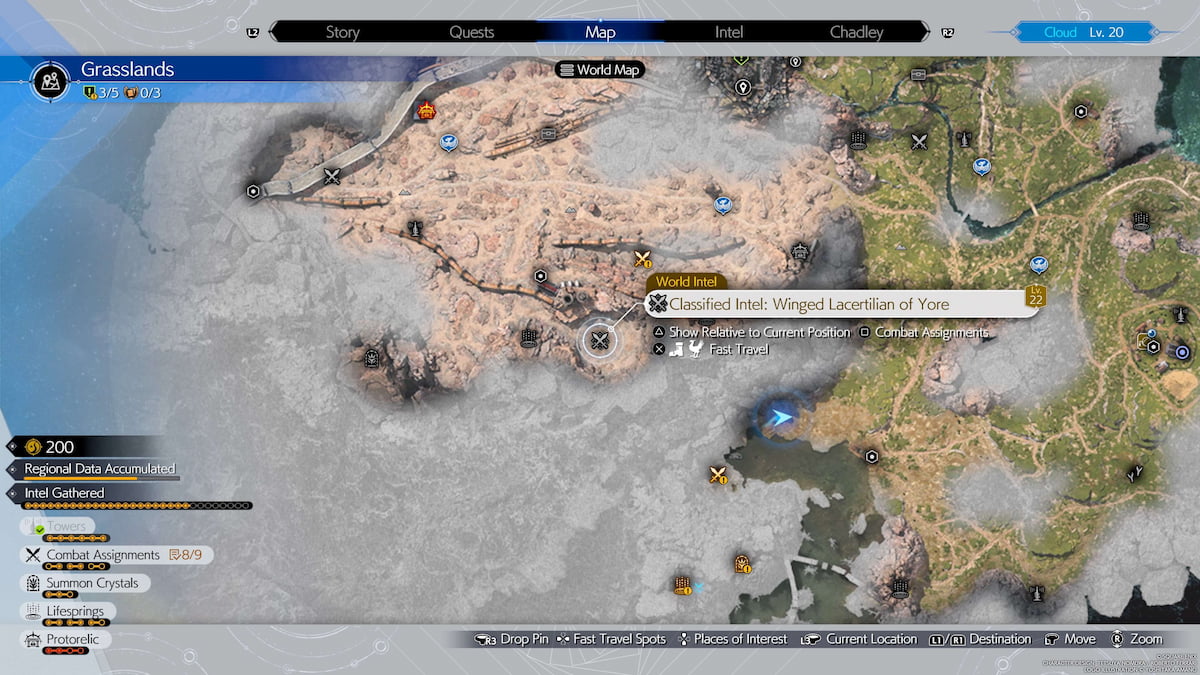The image size is (1200, 675).
Task: Select Towers in the intel legend
Action: click(67, 526)
